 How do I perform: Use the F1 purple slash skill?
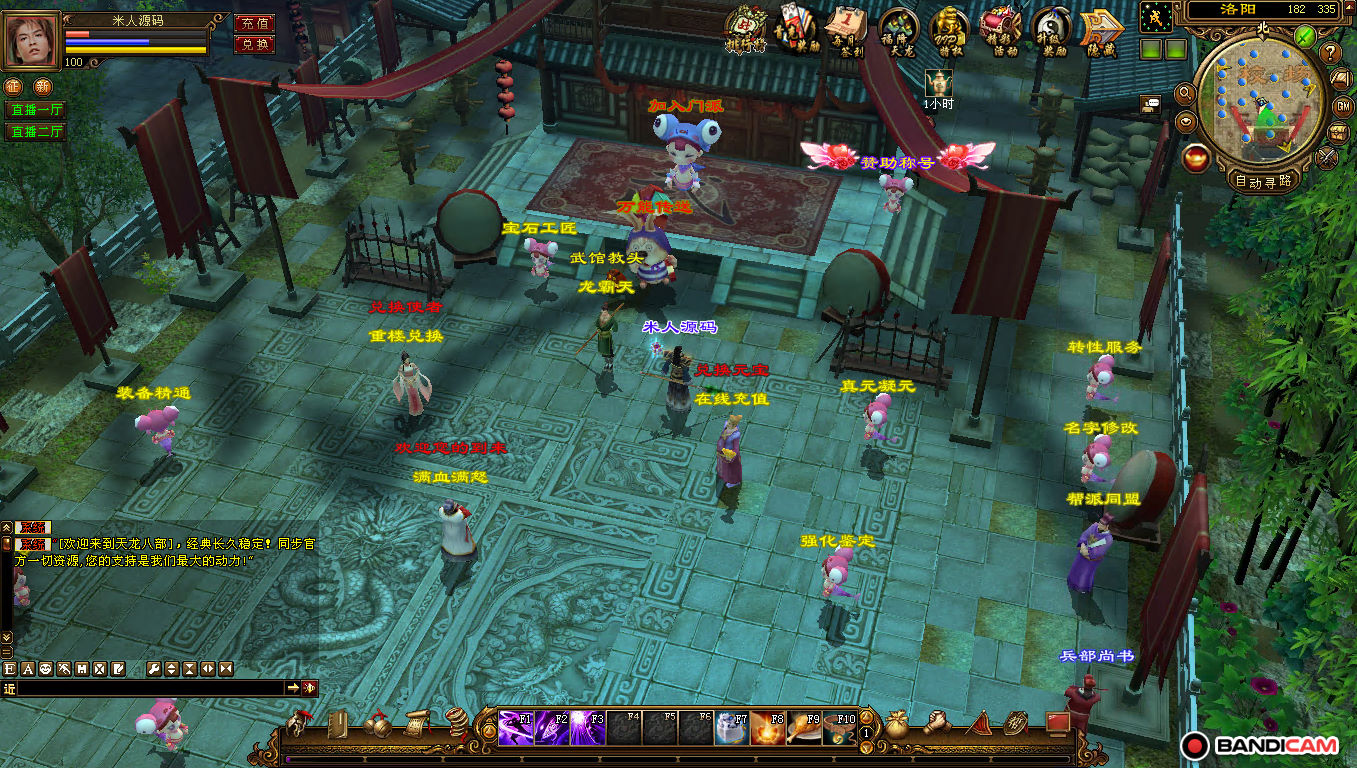[516, 728]
